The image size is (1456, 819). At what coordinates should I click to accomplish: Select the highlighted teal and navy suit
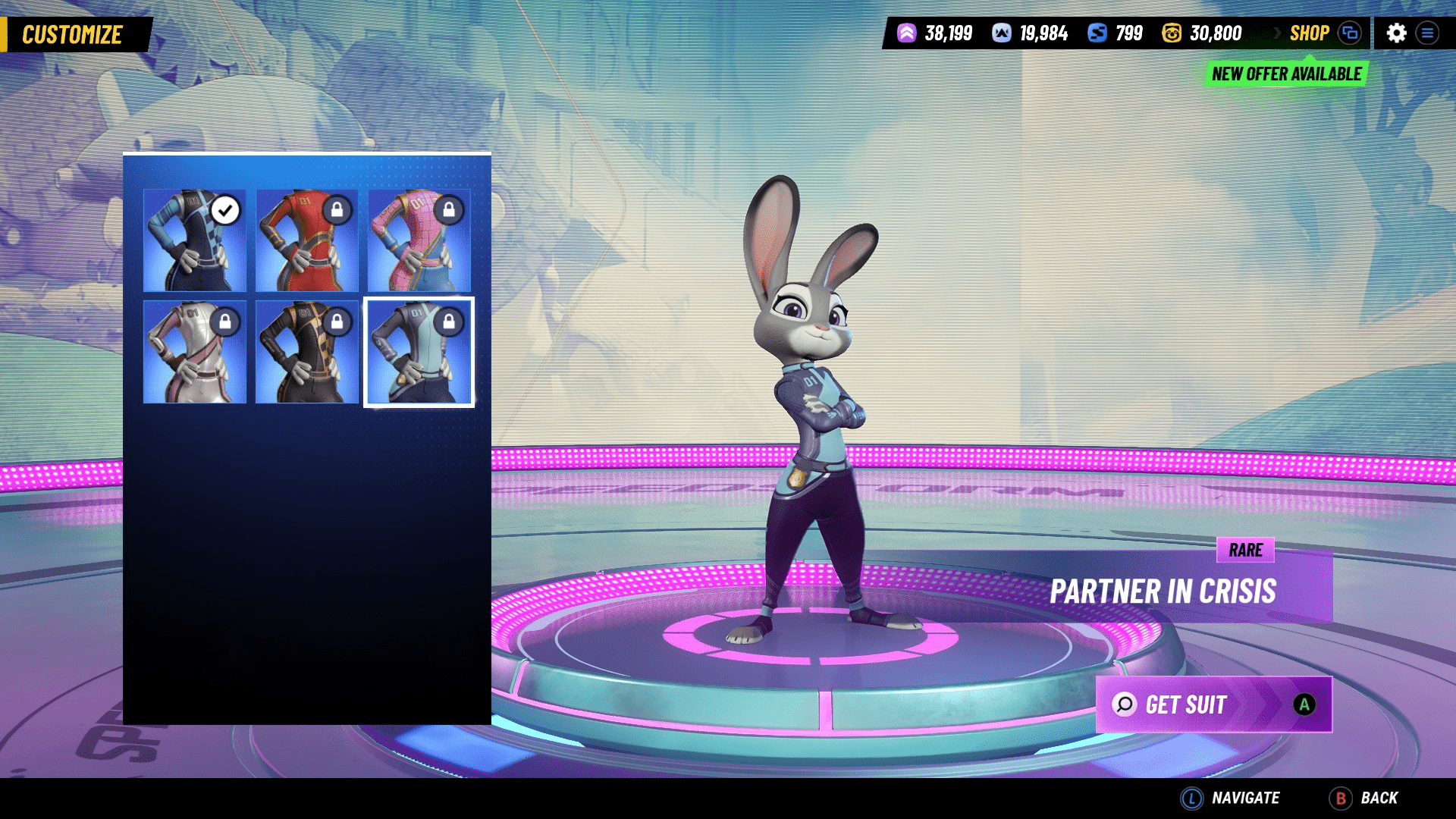pos(419,352)
